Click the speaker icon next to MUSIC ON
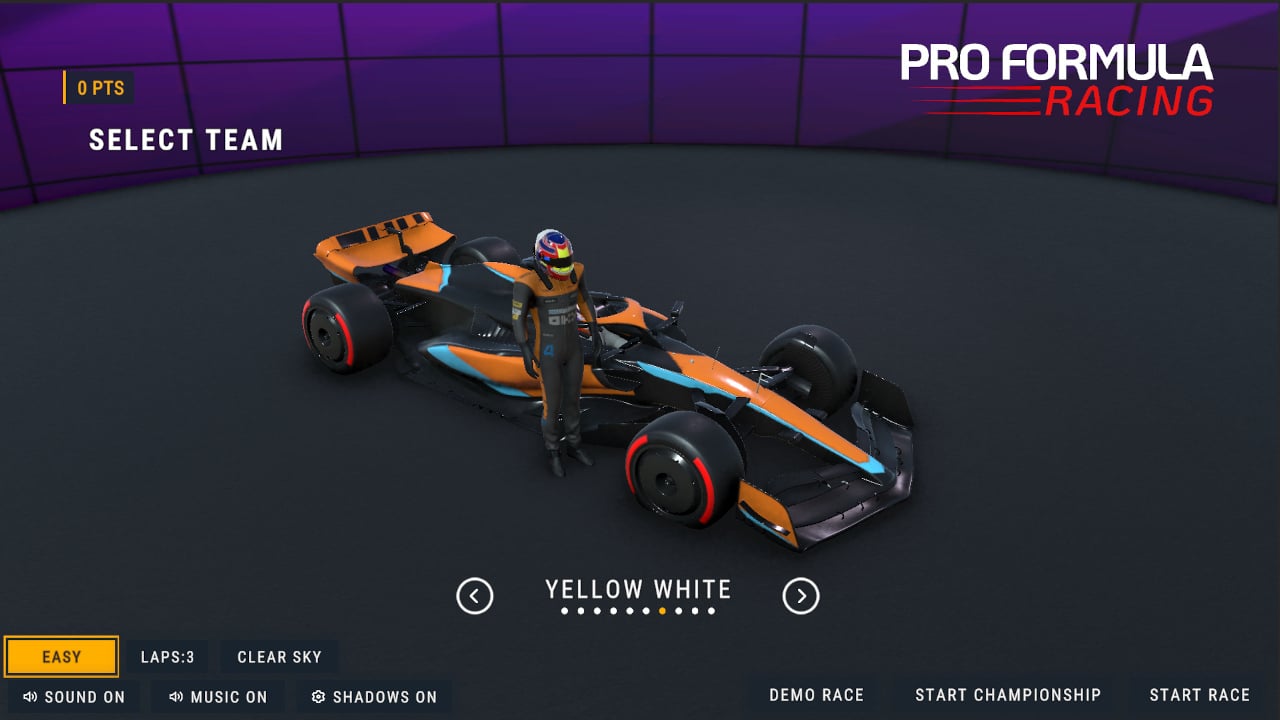The width and height of the screenshot is (1280, 720). click(177, 697)
